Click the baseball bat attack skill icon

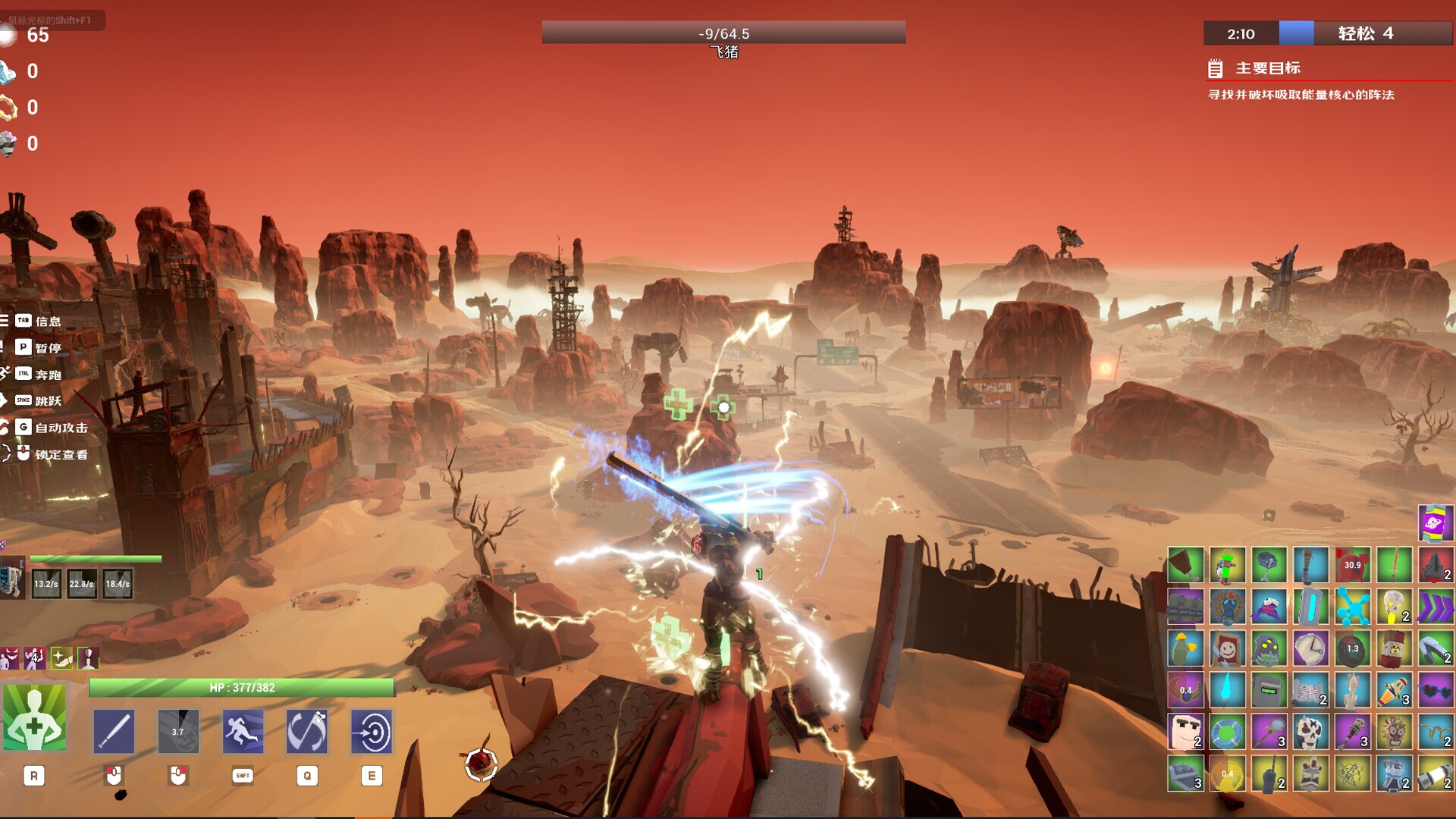(114, 730)
